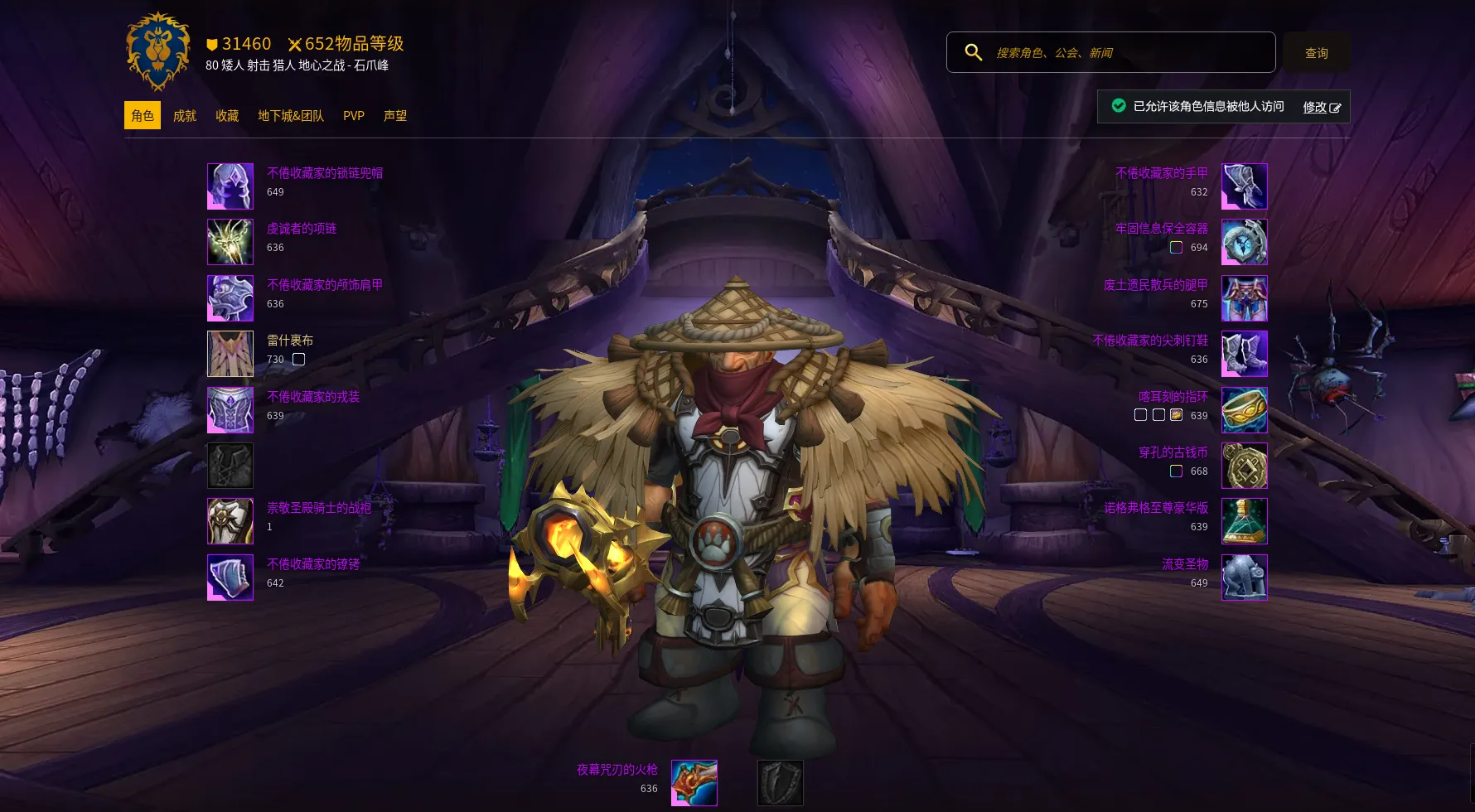Open the 声望 tab
This screenshot has width=1475, height=812.
tap(395, 116)
